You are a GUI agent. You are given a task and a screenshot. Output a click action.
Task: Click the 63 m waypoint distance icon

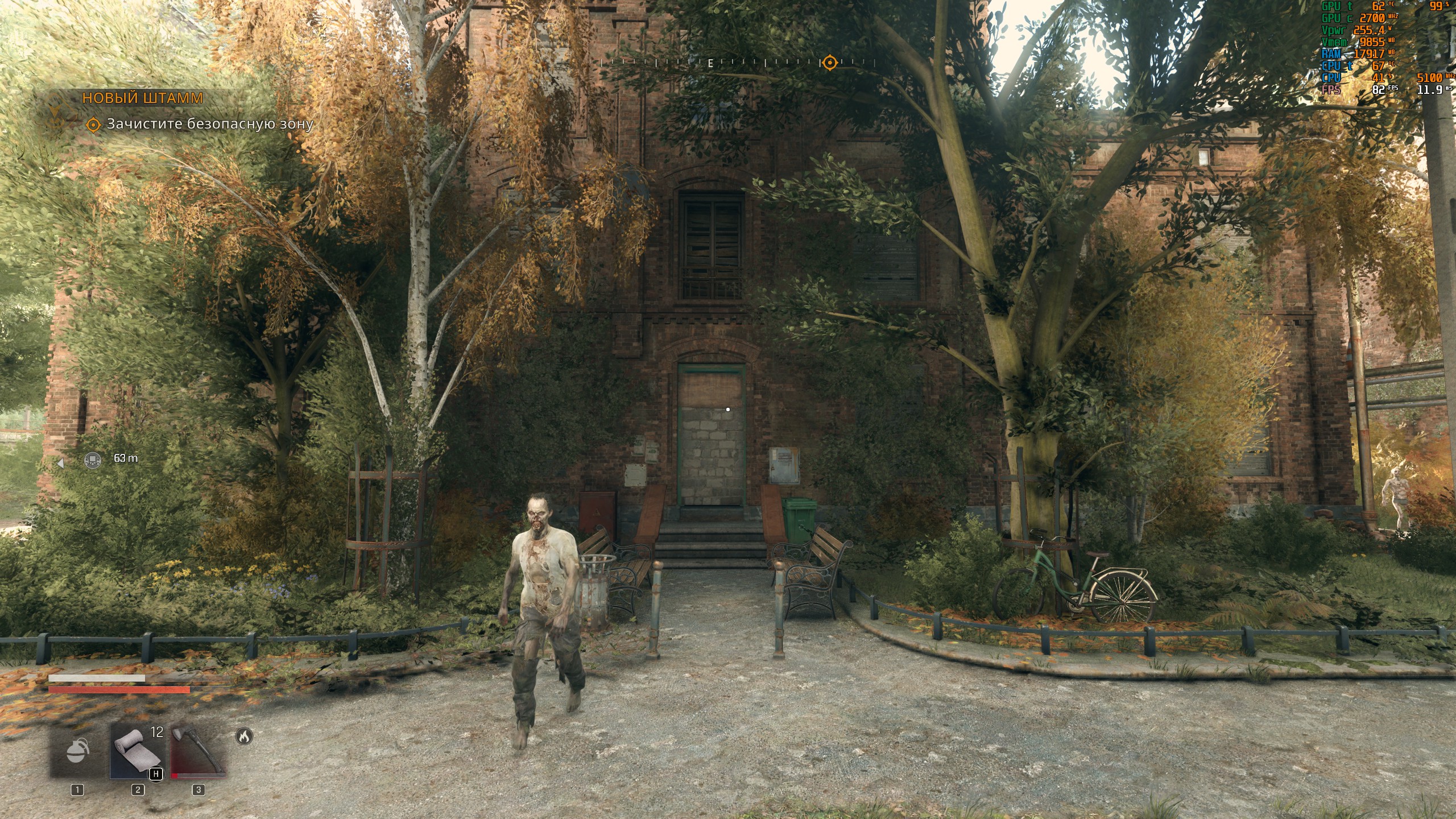[93, 459]
